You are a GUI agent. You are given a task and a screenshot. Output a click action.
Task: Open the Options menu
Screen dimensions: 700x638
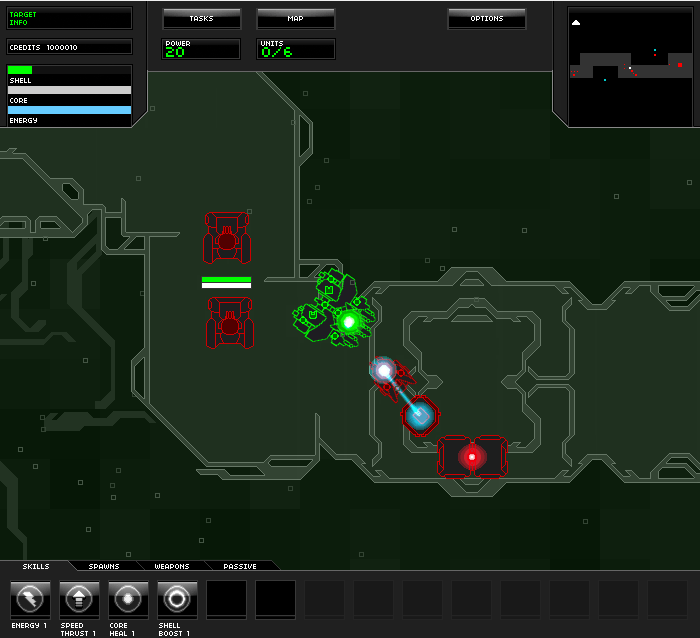pos(487,19)
